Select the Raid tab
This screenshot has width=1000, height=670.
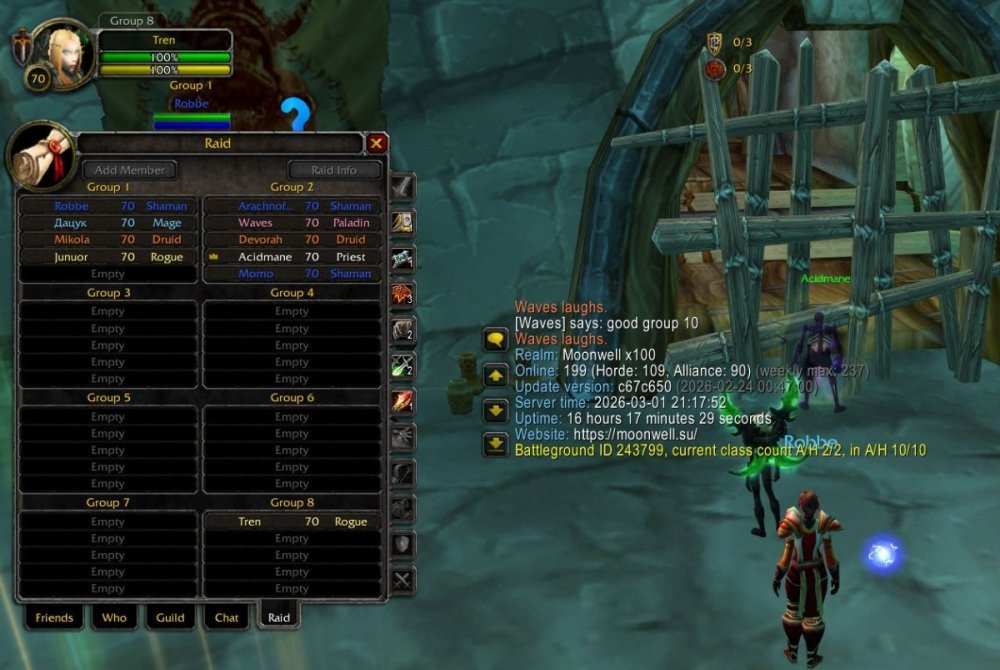coord(279,618)
